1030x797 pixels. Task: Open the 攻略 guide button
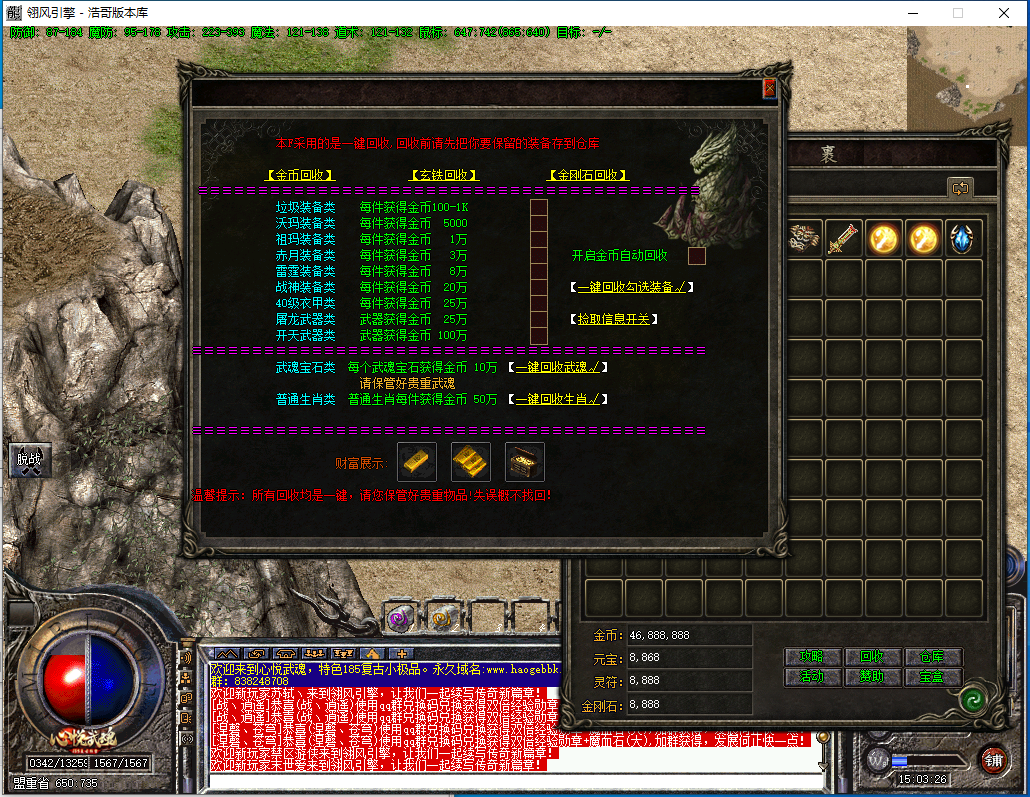(811, 657)
